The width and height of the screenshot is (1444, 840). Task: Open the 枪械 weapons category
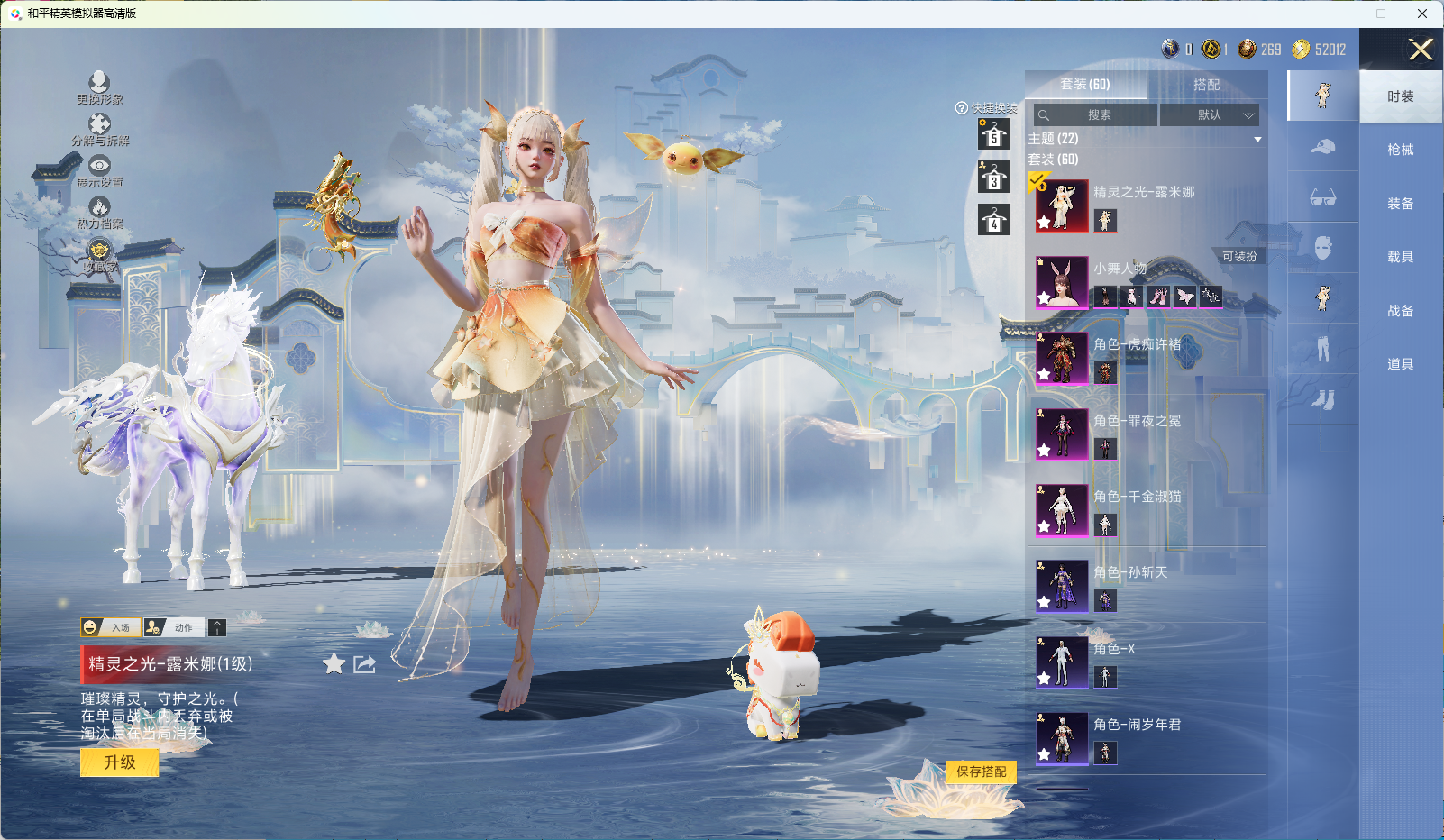tap(1400, 150)
